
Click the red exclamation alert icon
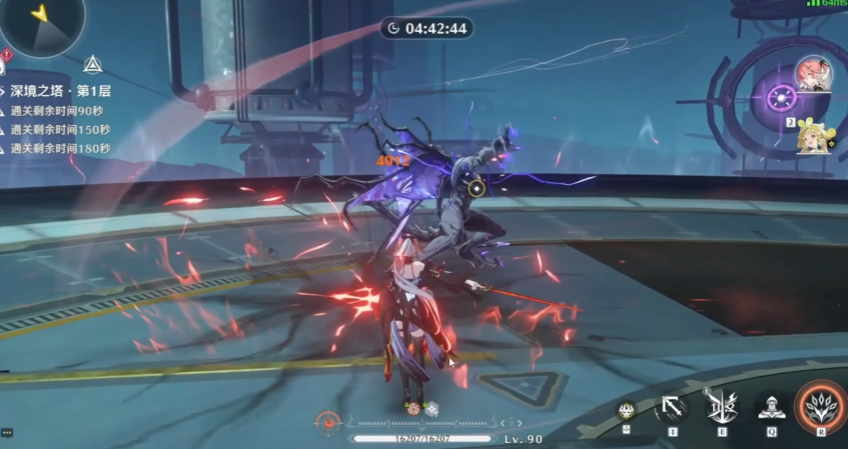click(x=7, y=55)
